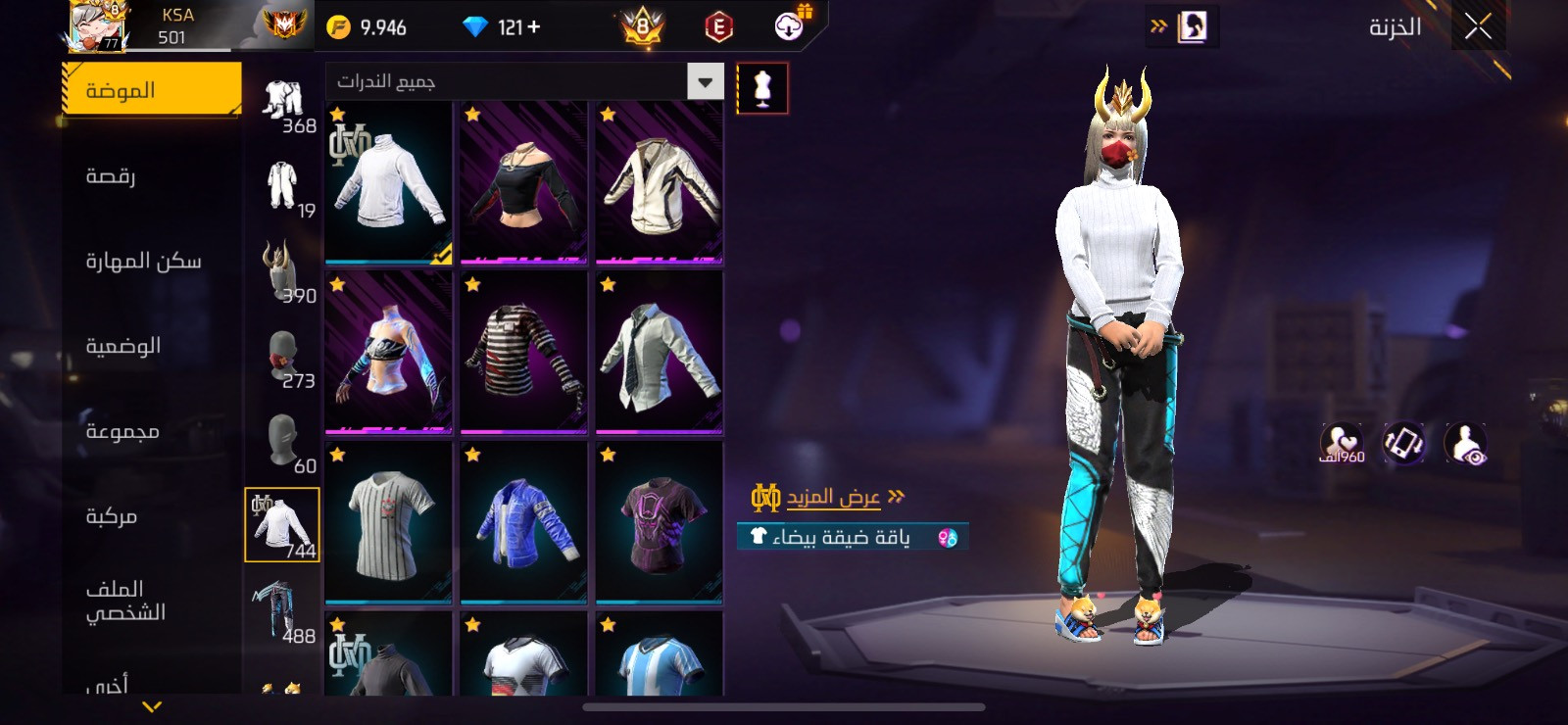Screen dimensions: 1568x725
Task: Switch to the رقصة emote tab
Action: point(112,176)
